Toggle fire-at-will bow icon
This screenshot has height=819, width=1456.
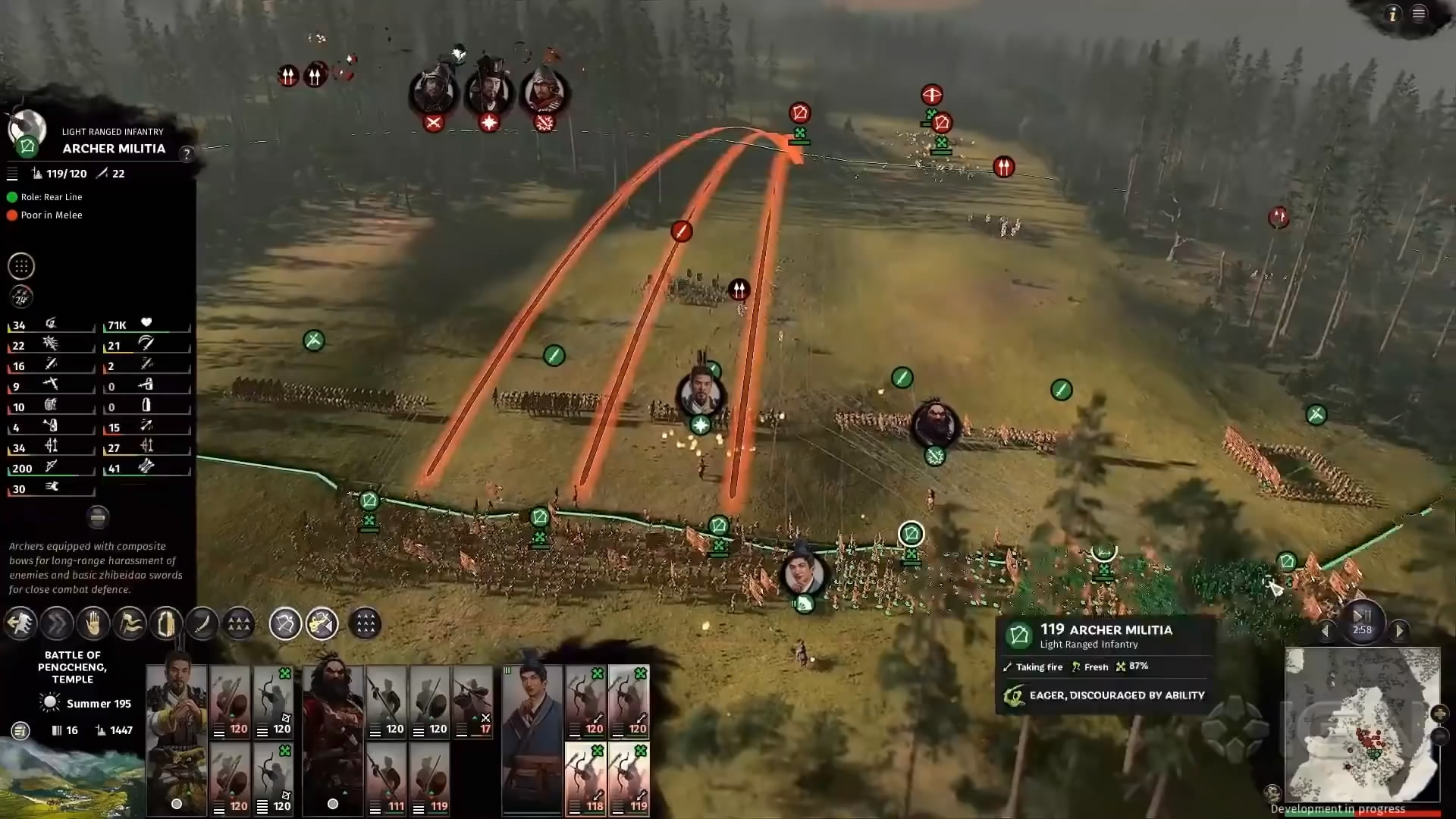[x=285, y=624]
